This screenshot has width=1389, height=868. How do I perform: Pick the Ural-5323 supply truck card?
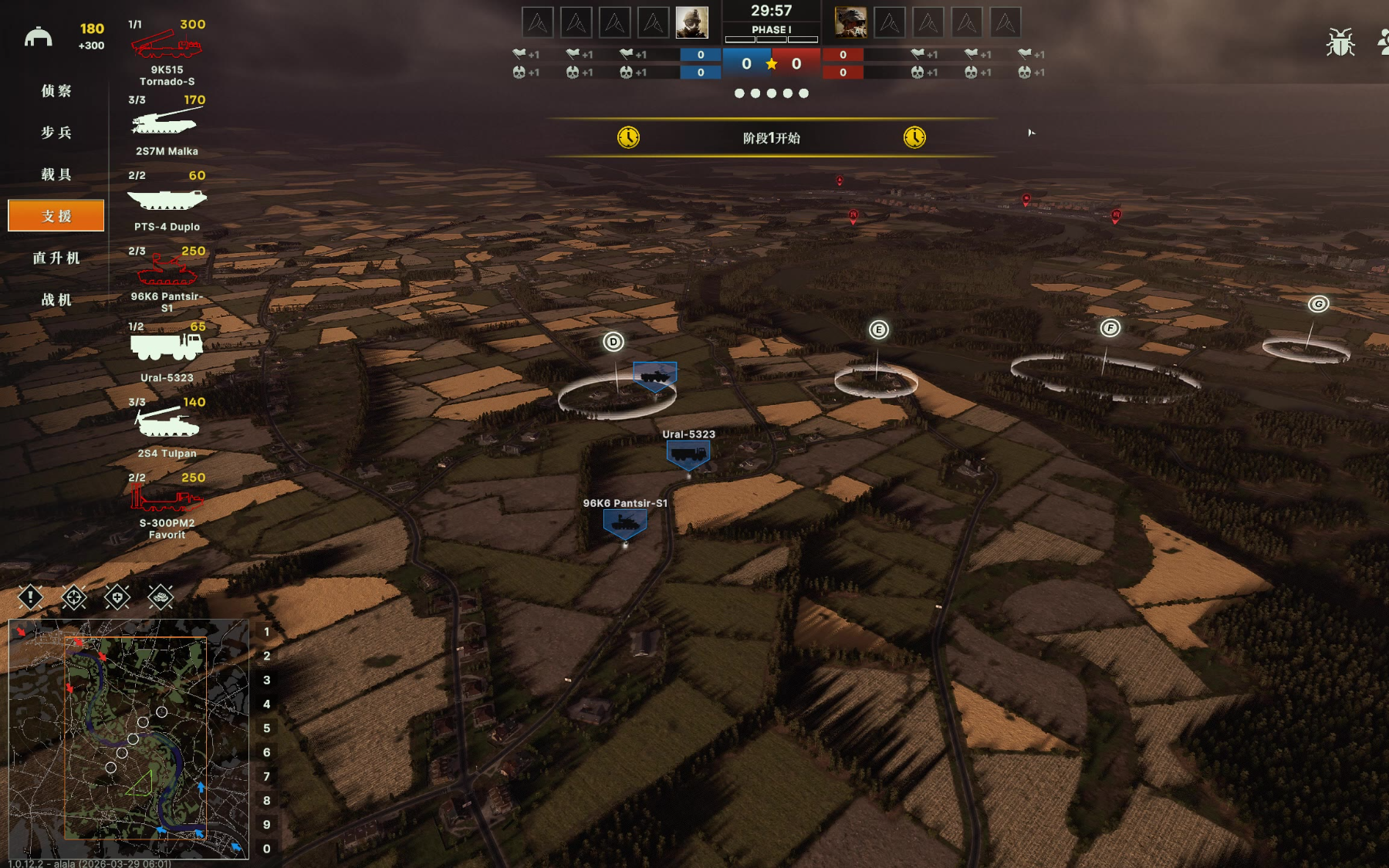point(167,353)
